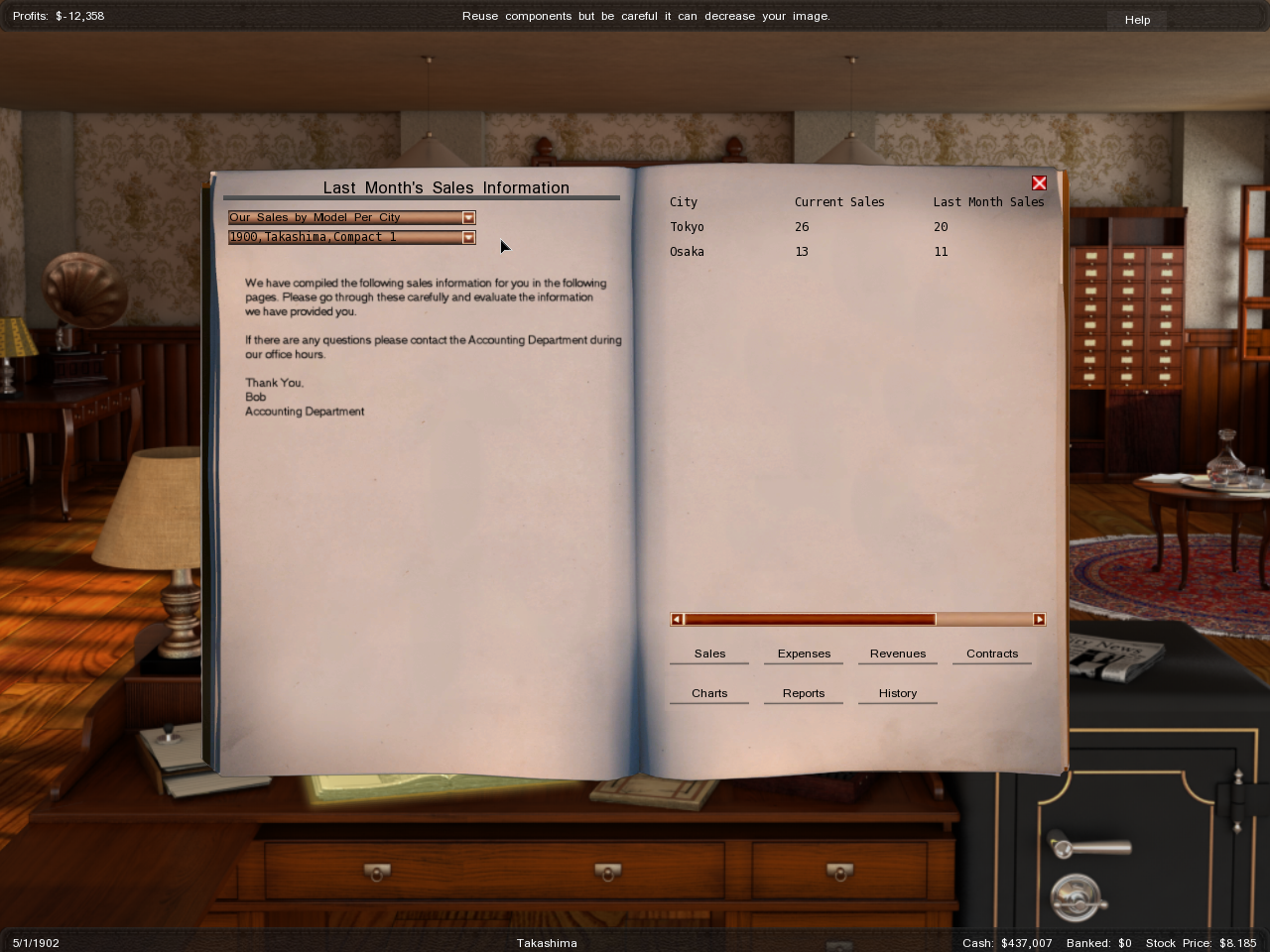Select the Osaka sales row

687,252
